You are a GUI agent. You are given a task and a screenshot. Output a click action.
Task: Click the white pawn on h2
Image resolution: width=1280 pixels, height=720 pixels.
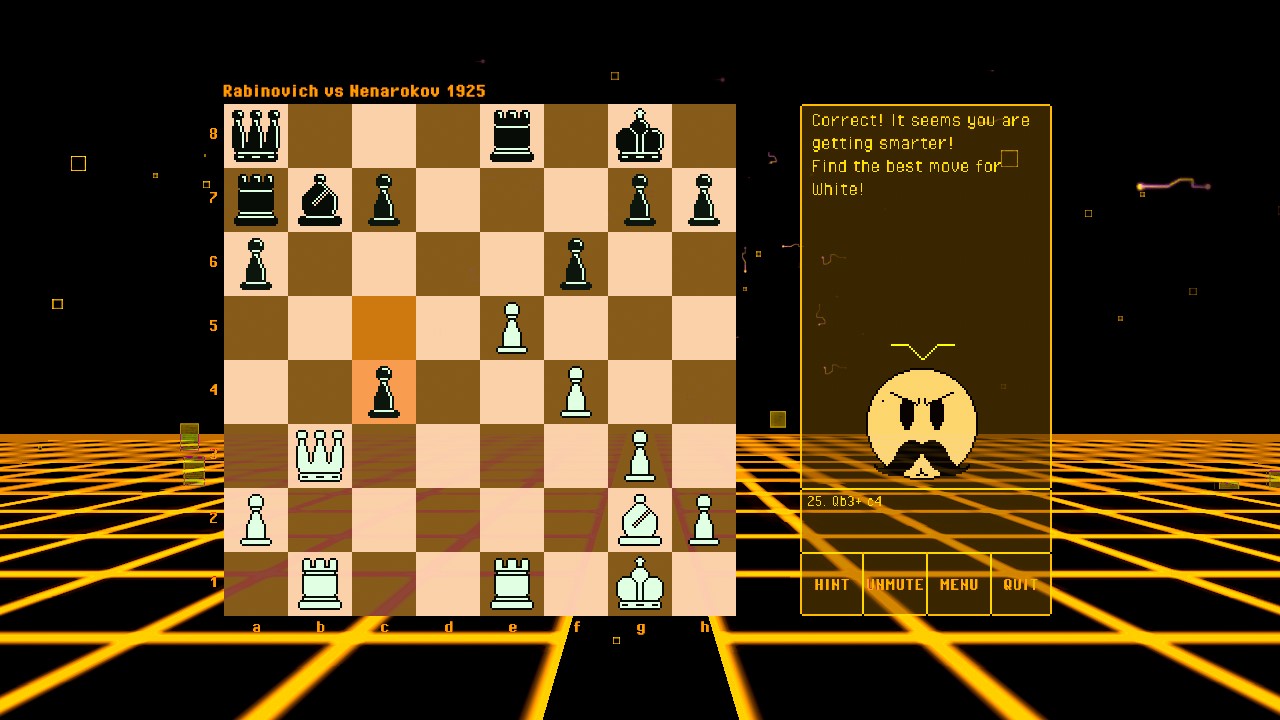(x=704, y=520)
